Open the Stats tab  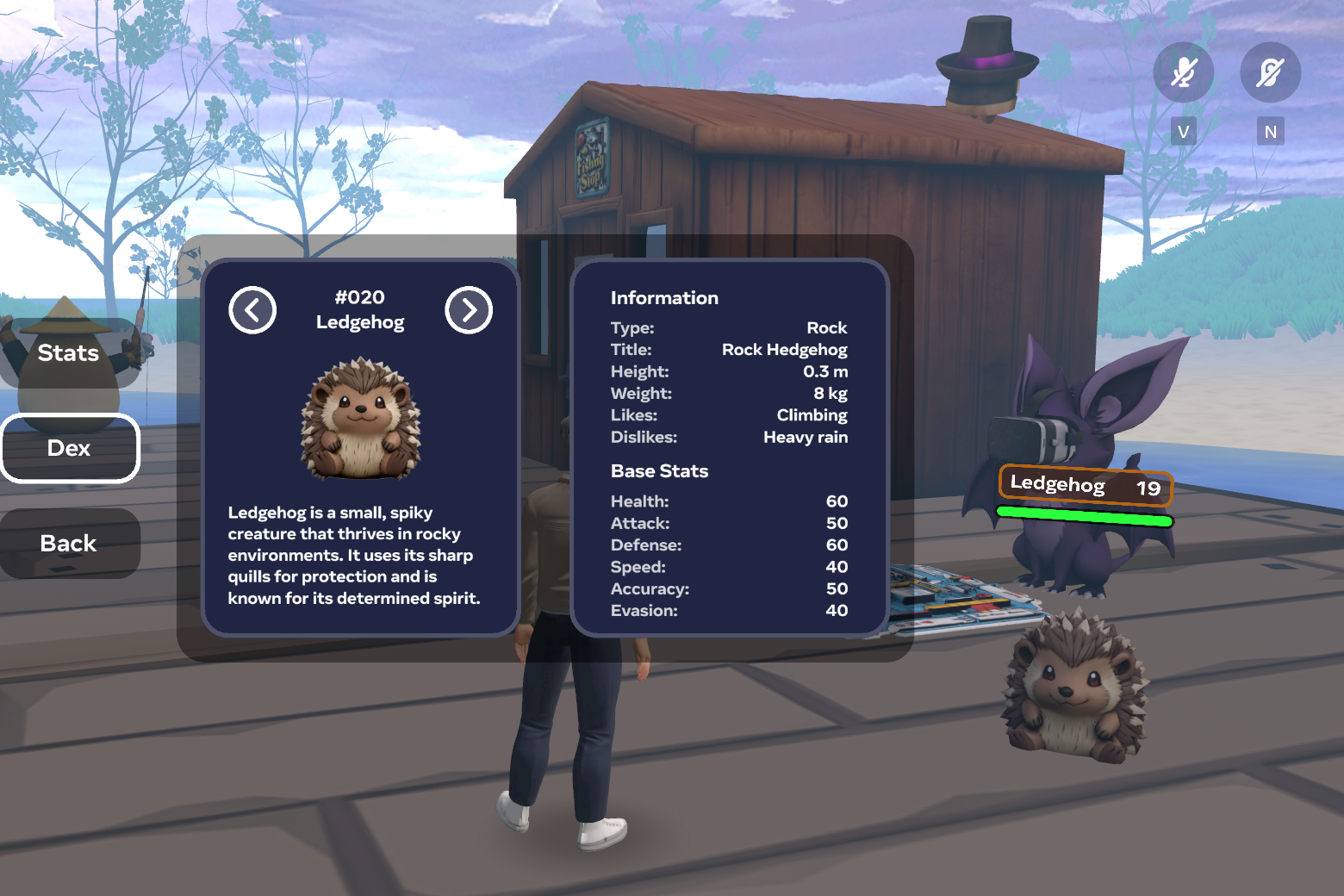[x=69, y=353]
